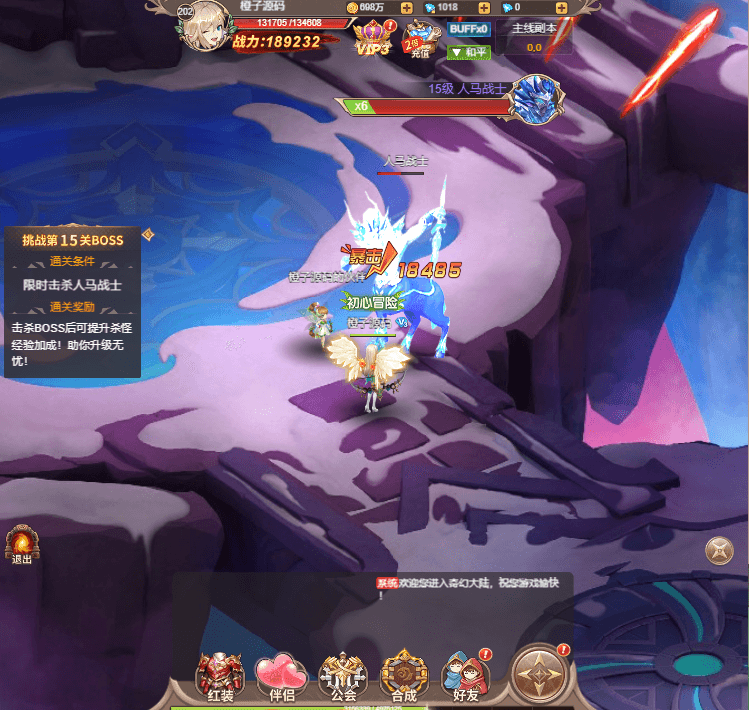Open the 红装 red equipment menu
Image resolution: width=749 pixels, height=710 pixels.
[219, 675]
